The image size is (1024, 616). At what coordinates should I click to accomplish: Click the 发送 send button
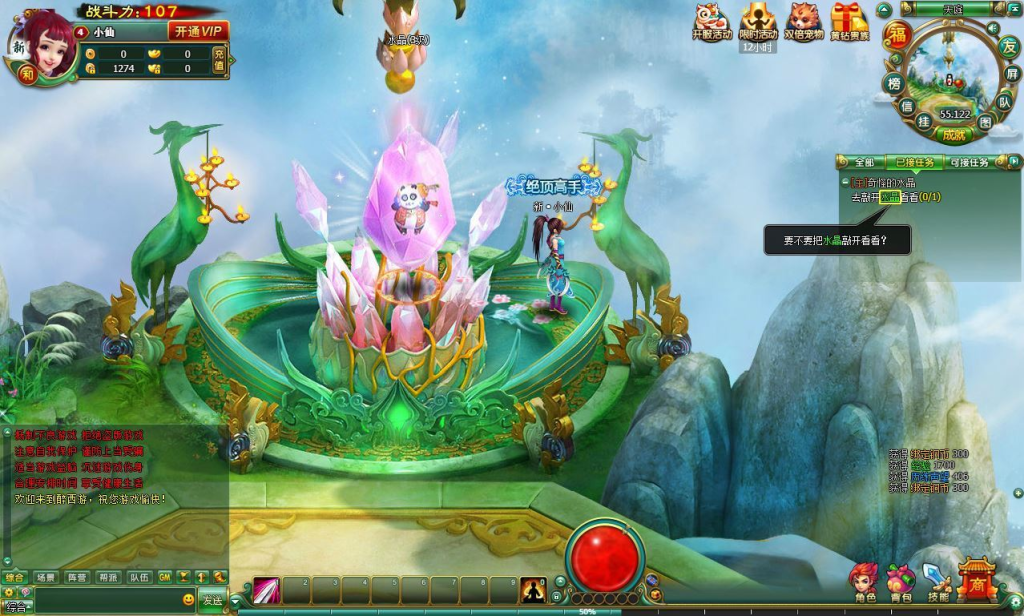click(212, 600)
